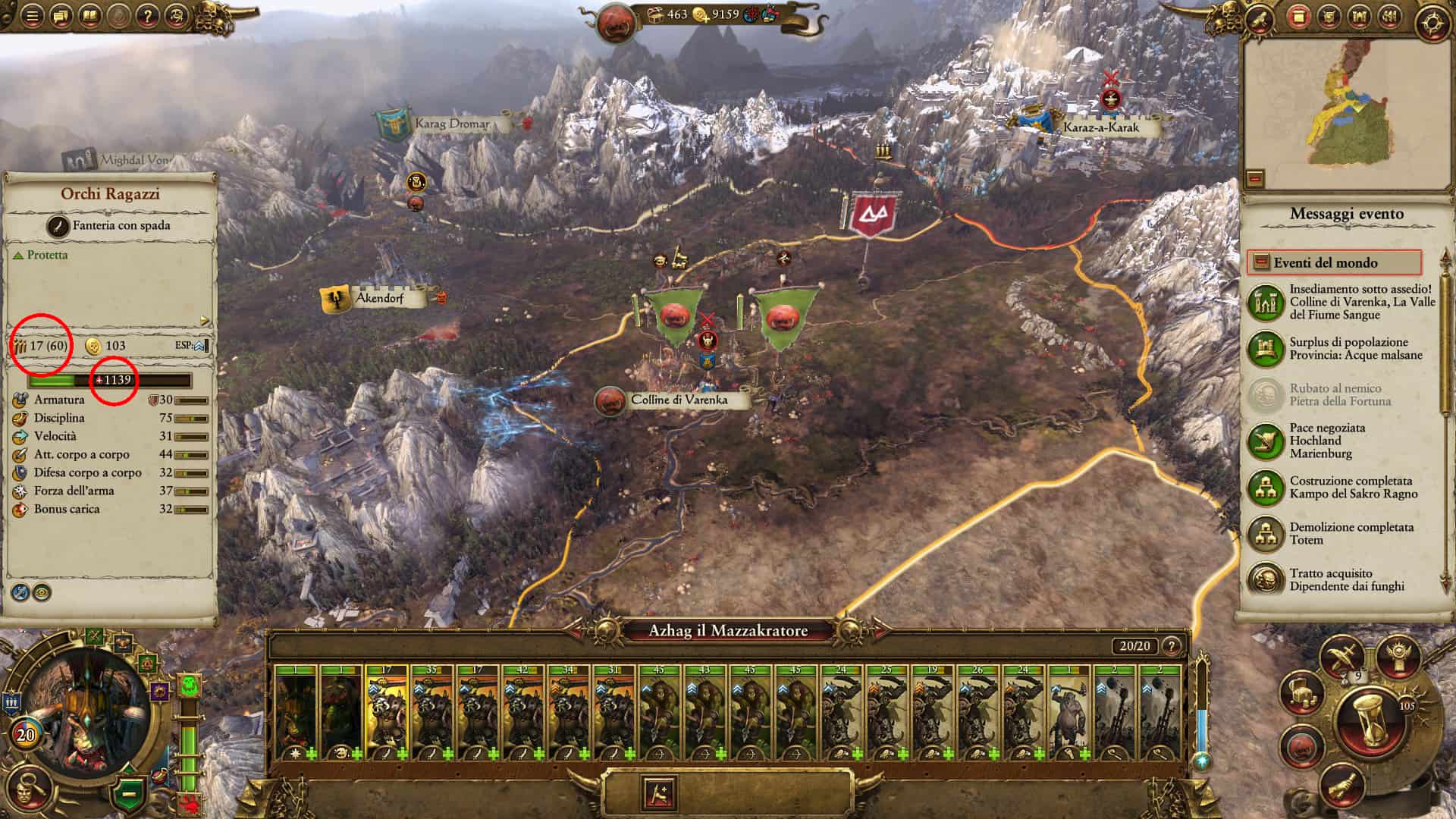Click the recruit button below the army panel

coord(658,792)
